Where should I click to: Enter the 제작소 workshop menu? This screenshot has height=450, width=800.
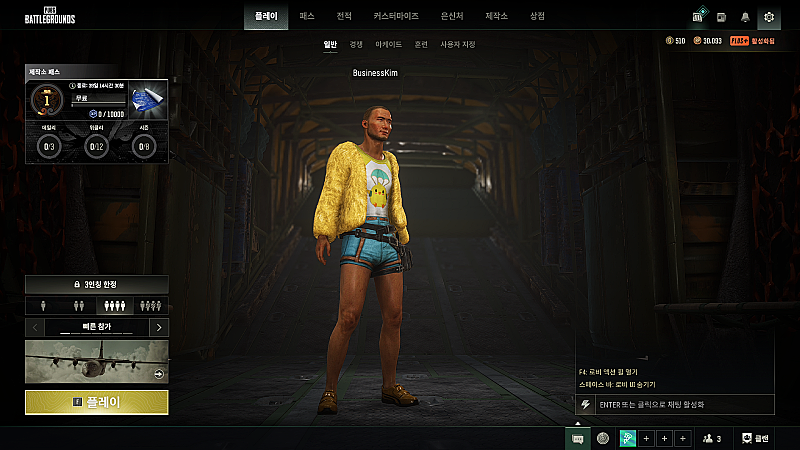point(497,17)
